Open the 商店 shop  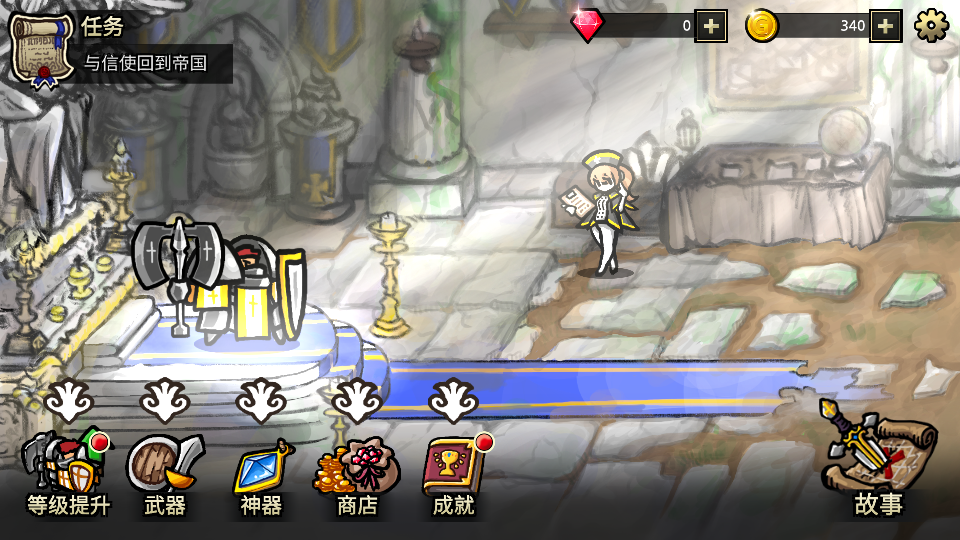coord(357,472)
